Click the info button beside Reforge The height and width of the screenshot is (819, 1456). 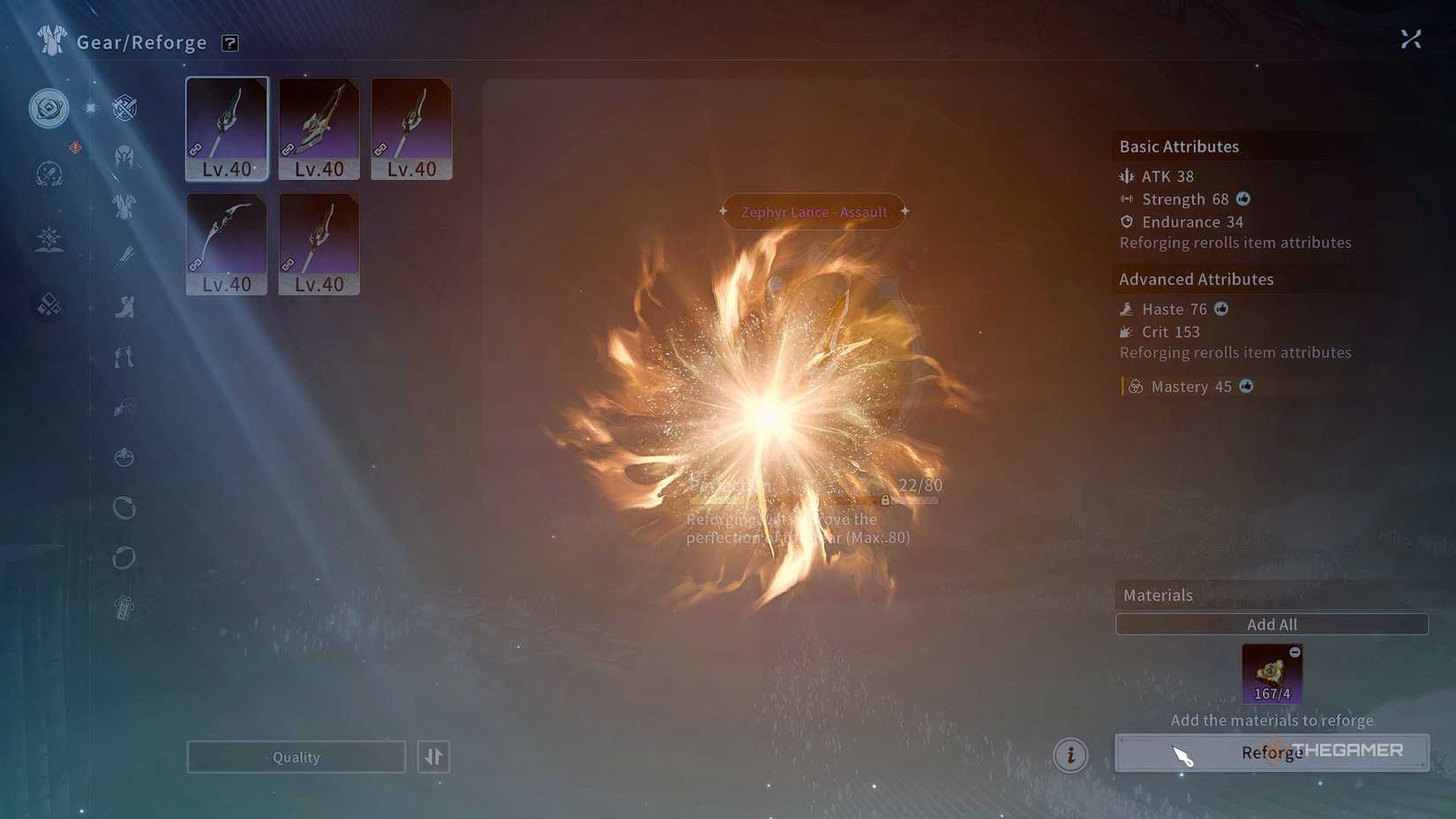point(1070,755)
